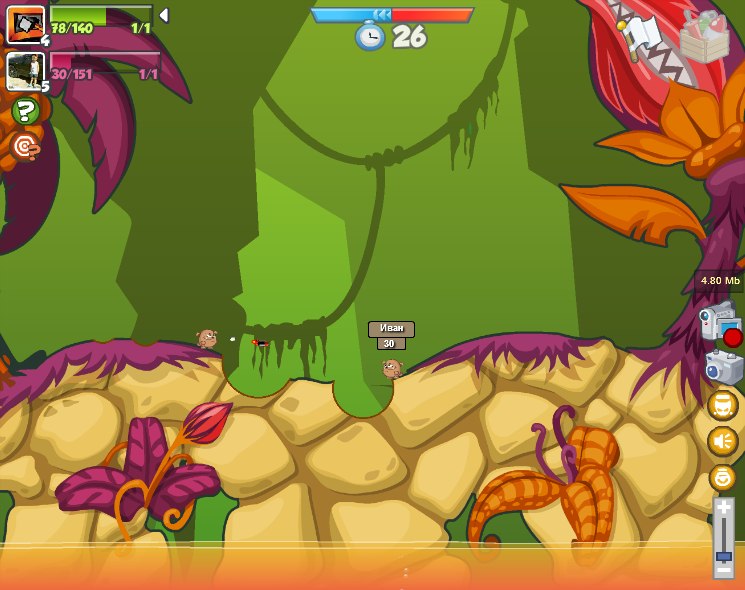This screenshot has width=745, height=590.
Task: Zoom in with the plus button
Action: pos(723,508)
